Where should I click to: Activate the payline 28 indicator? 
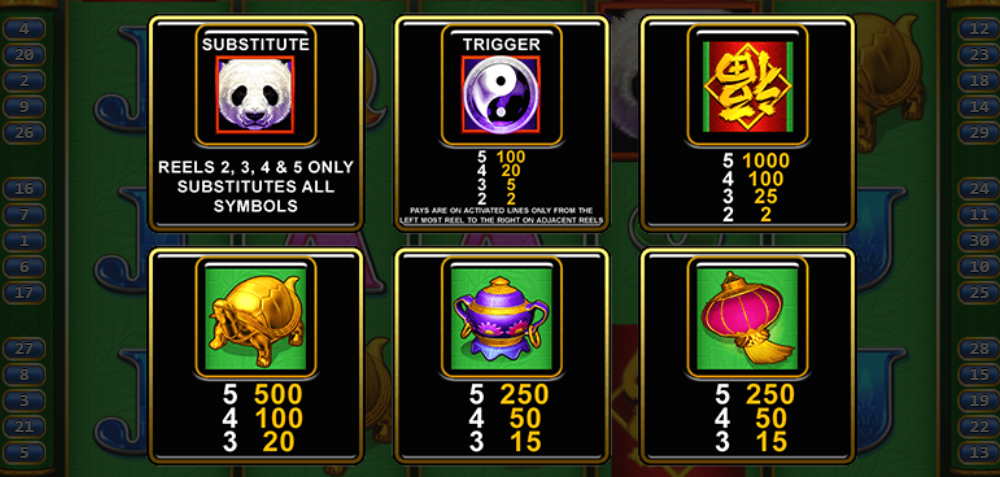(974, 349)
